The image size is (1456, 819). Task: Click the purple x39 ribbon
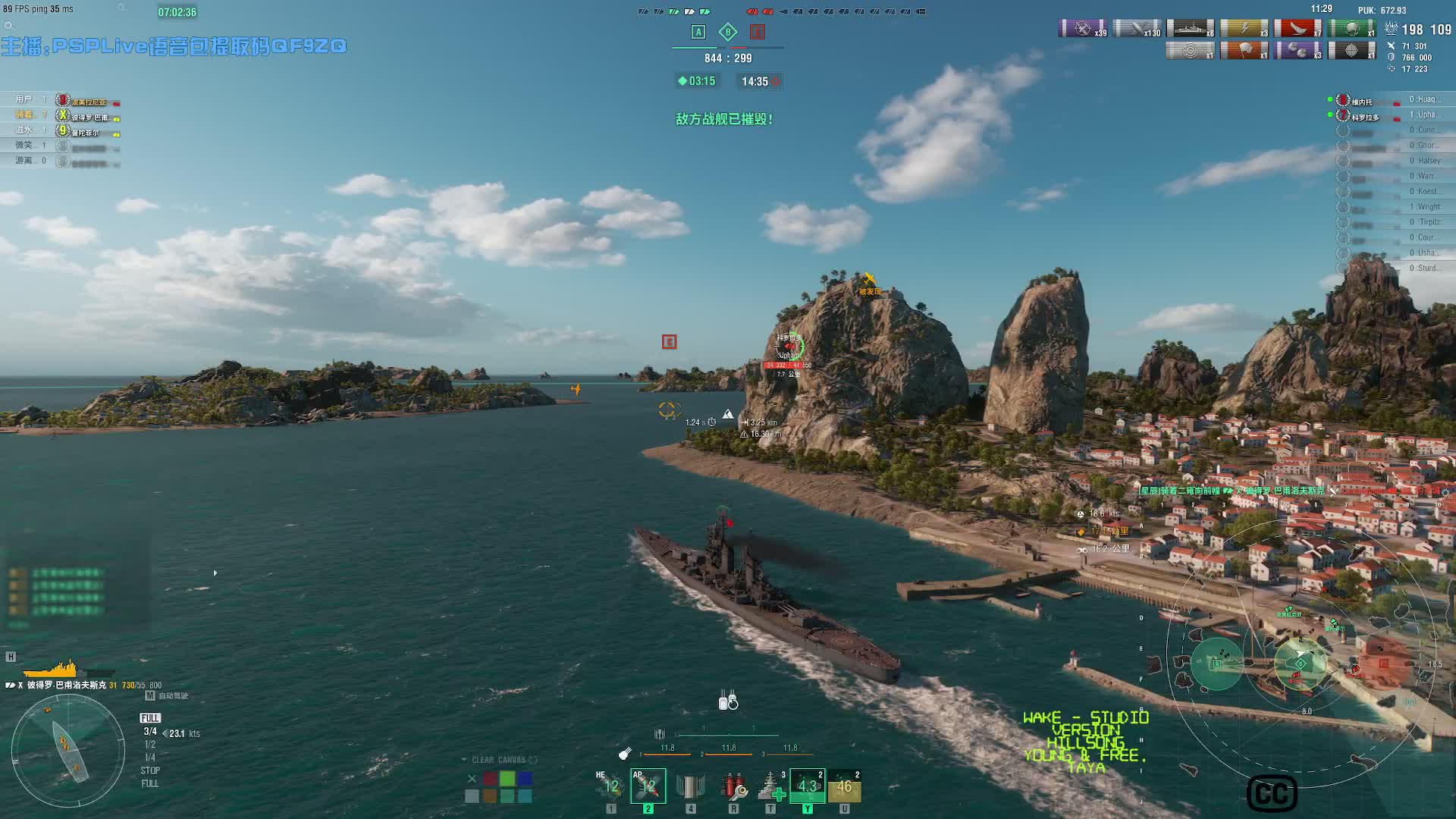click(1083, 29)
